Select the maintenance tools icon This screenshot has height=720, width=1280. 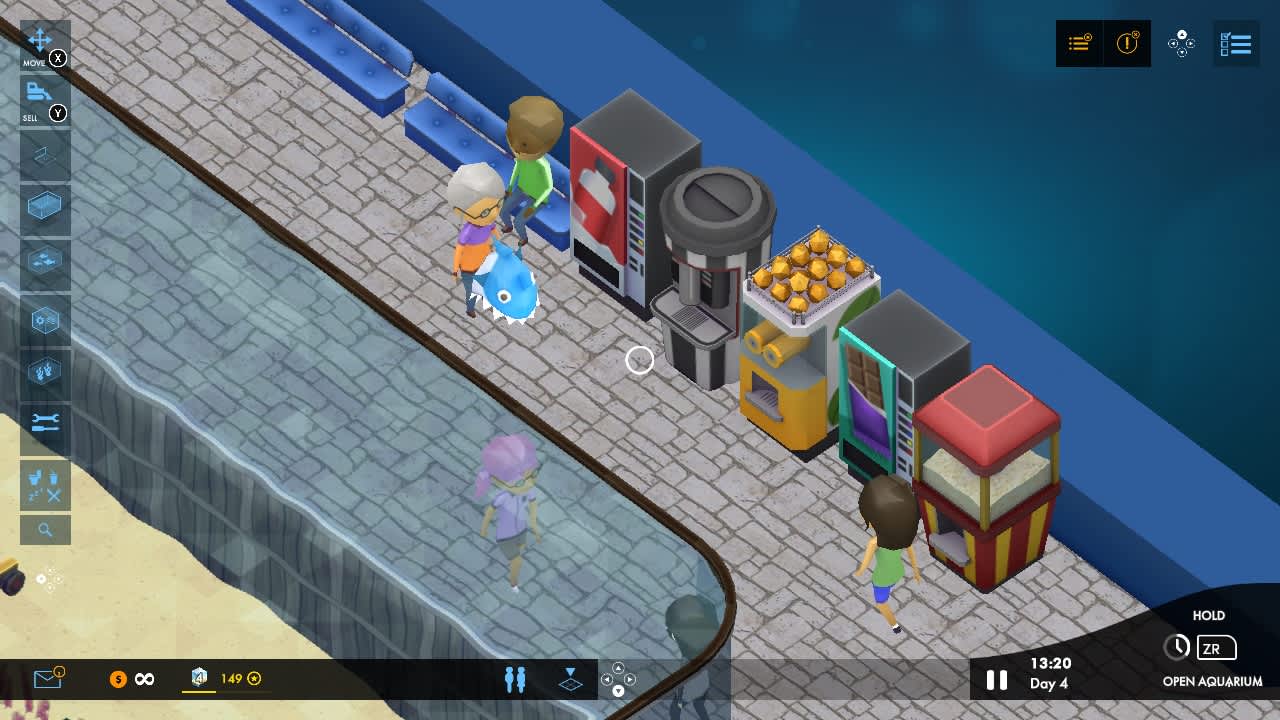(x=44, y=421)
